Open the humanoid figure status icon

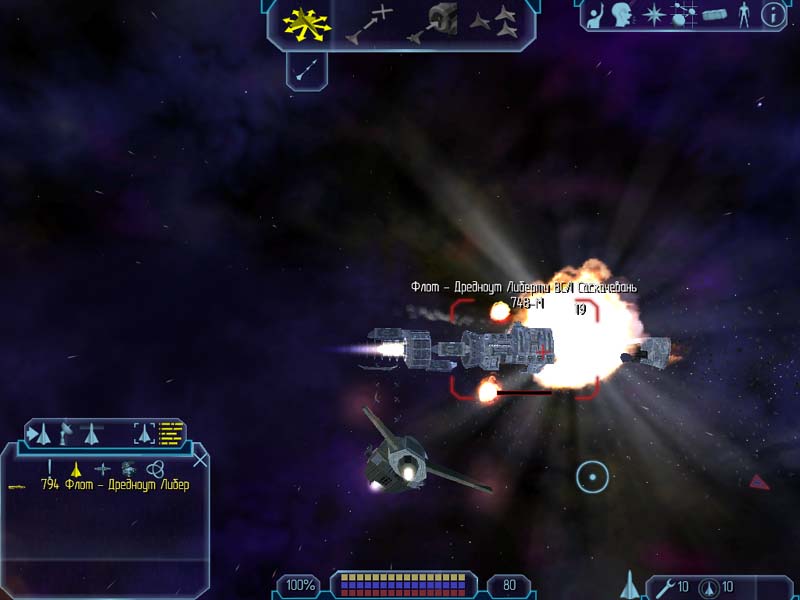coord(743,16)
